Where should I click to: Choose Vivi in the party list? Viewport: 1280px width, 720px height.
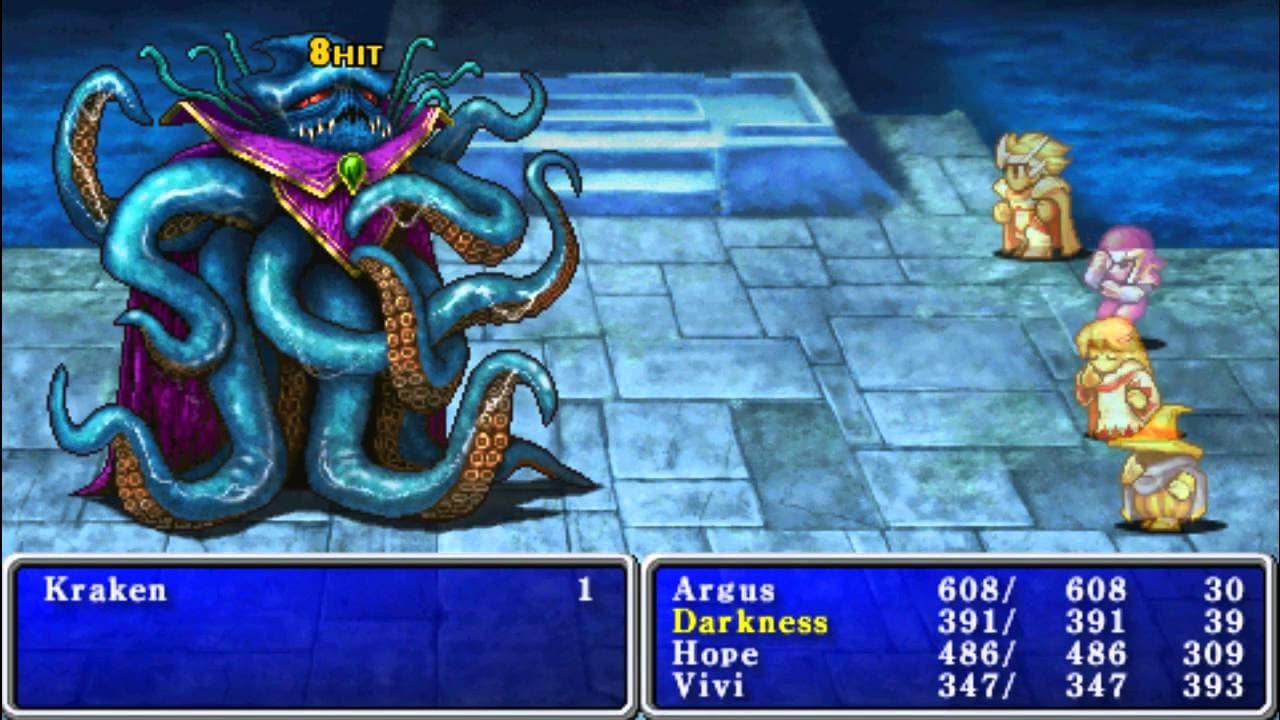708,686
